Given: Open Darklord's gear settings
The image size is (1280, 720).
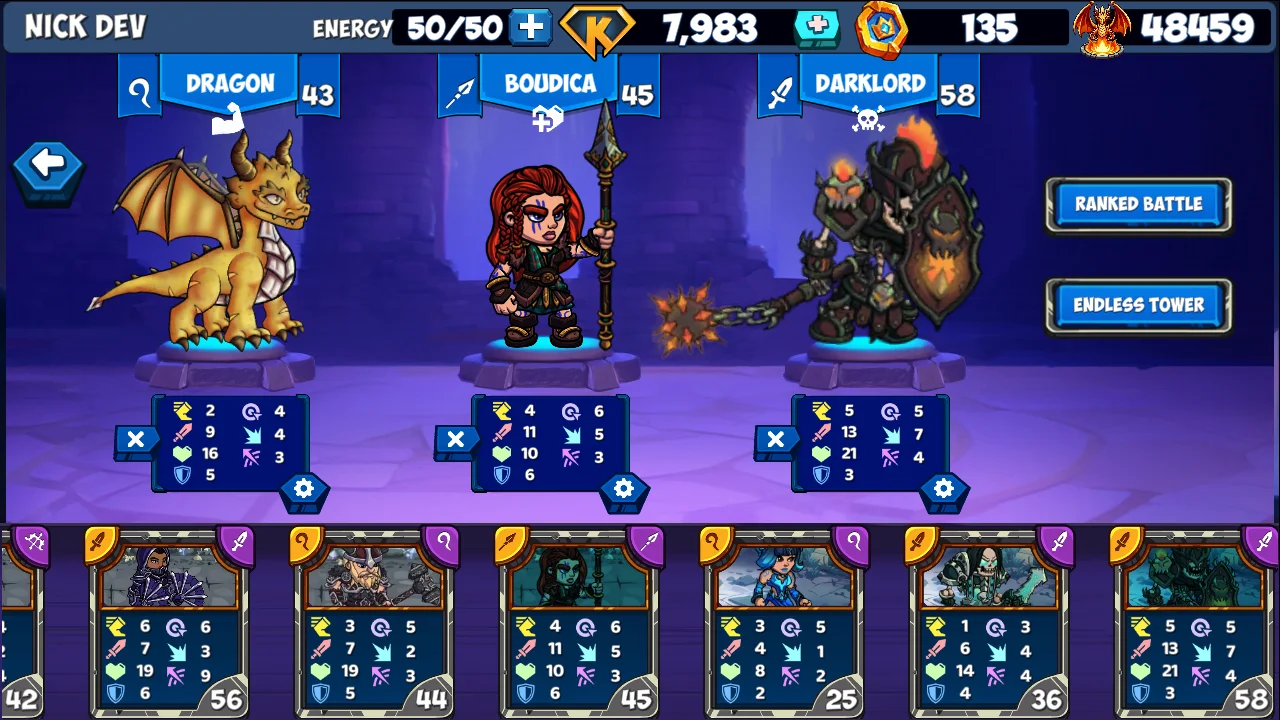Looking at the screenshot, I should [943, 489].
